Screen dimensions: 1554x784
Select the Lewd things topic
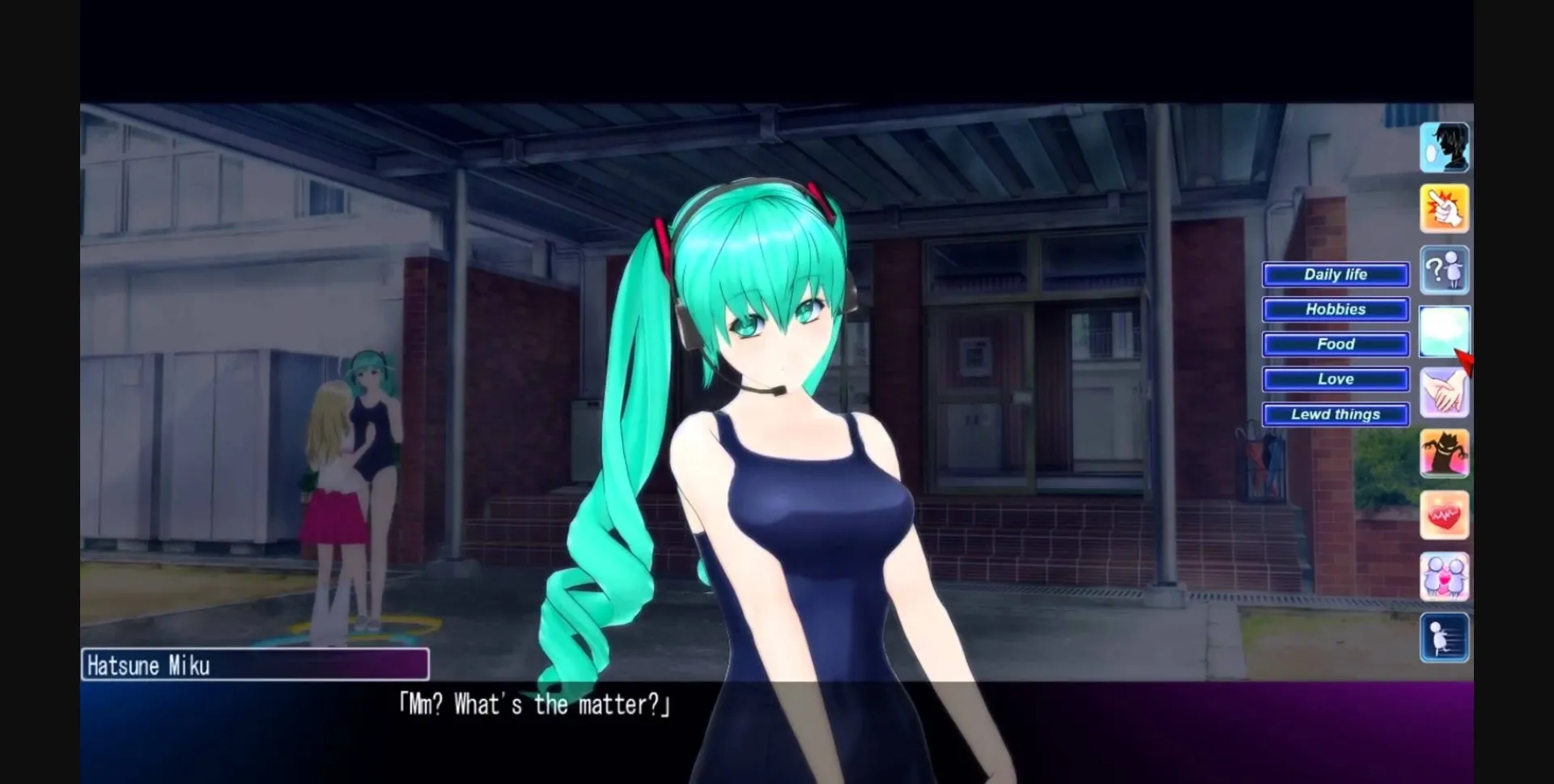coord(1335,414)
